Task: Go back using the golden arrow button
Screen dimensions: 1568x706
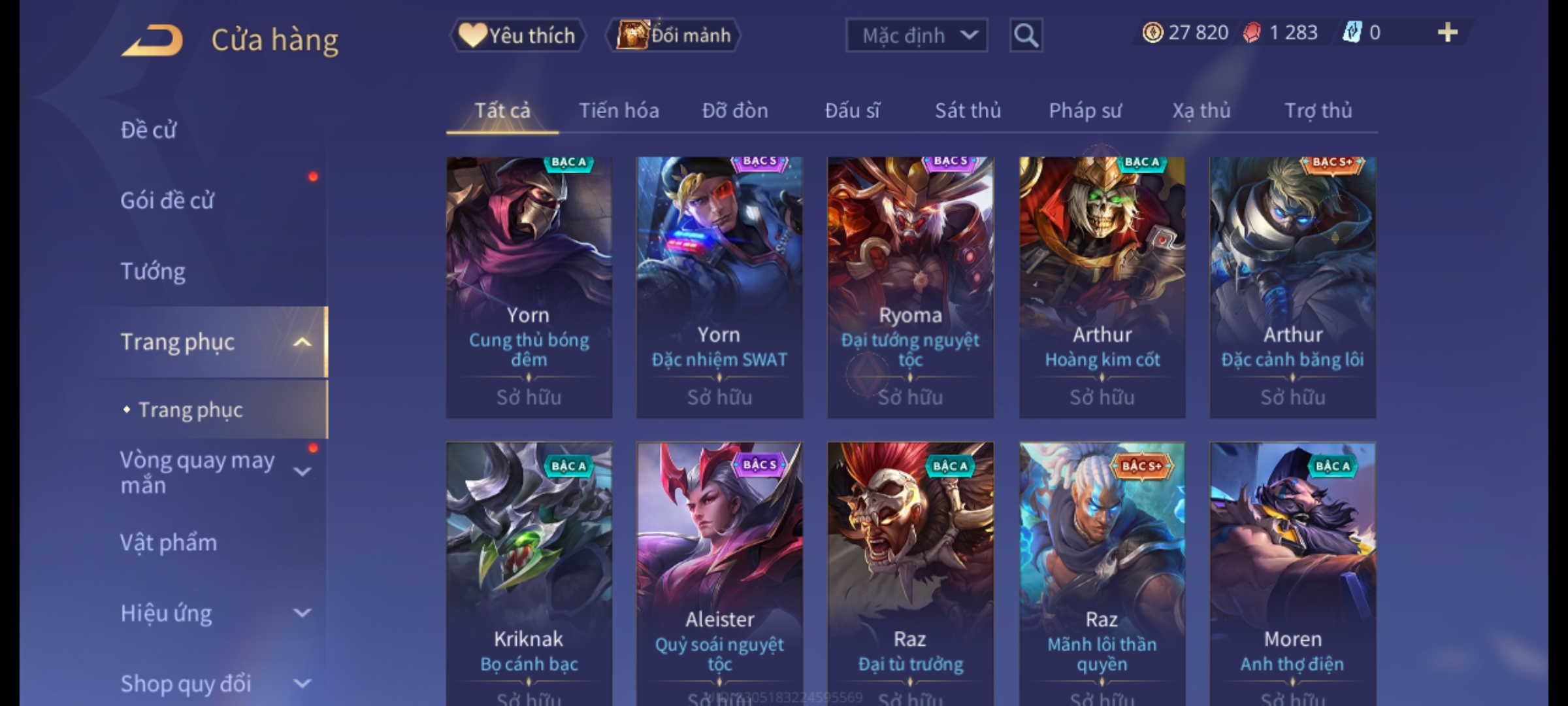Action: click(x=152, y=40)
